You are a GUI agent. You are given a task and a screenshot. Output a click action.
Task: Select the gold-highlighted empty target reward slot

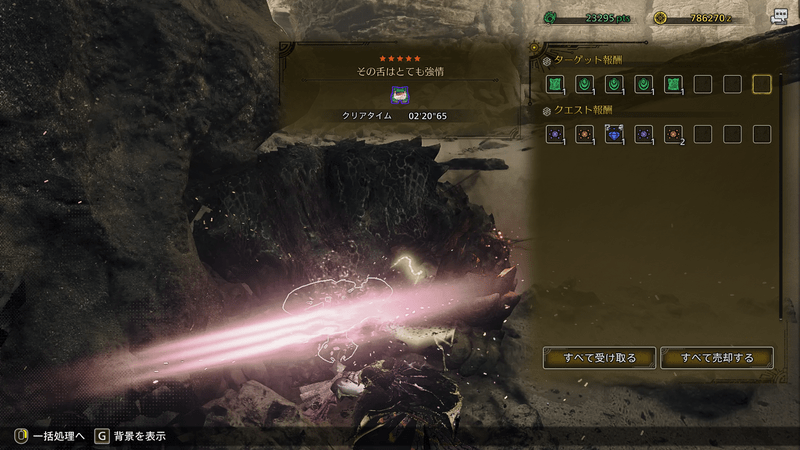[x=762, y=84]
